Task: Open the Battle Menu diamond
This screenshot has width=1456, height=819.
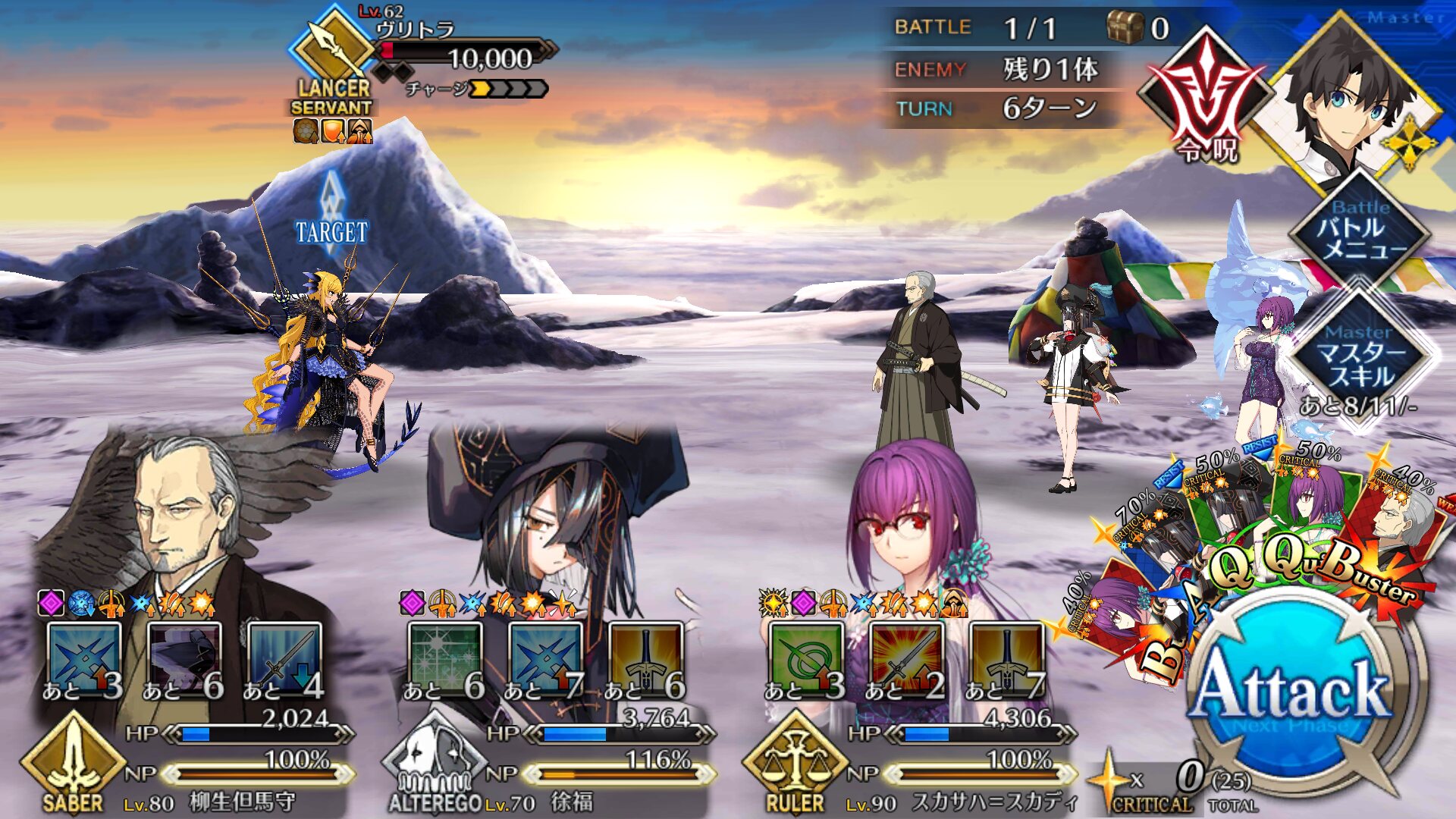Action: coord(1361,231)
